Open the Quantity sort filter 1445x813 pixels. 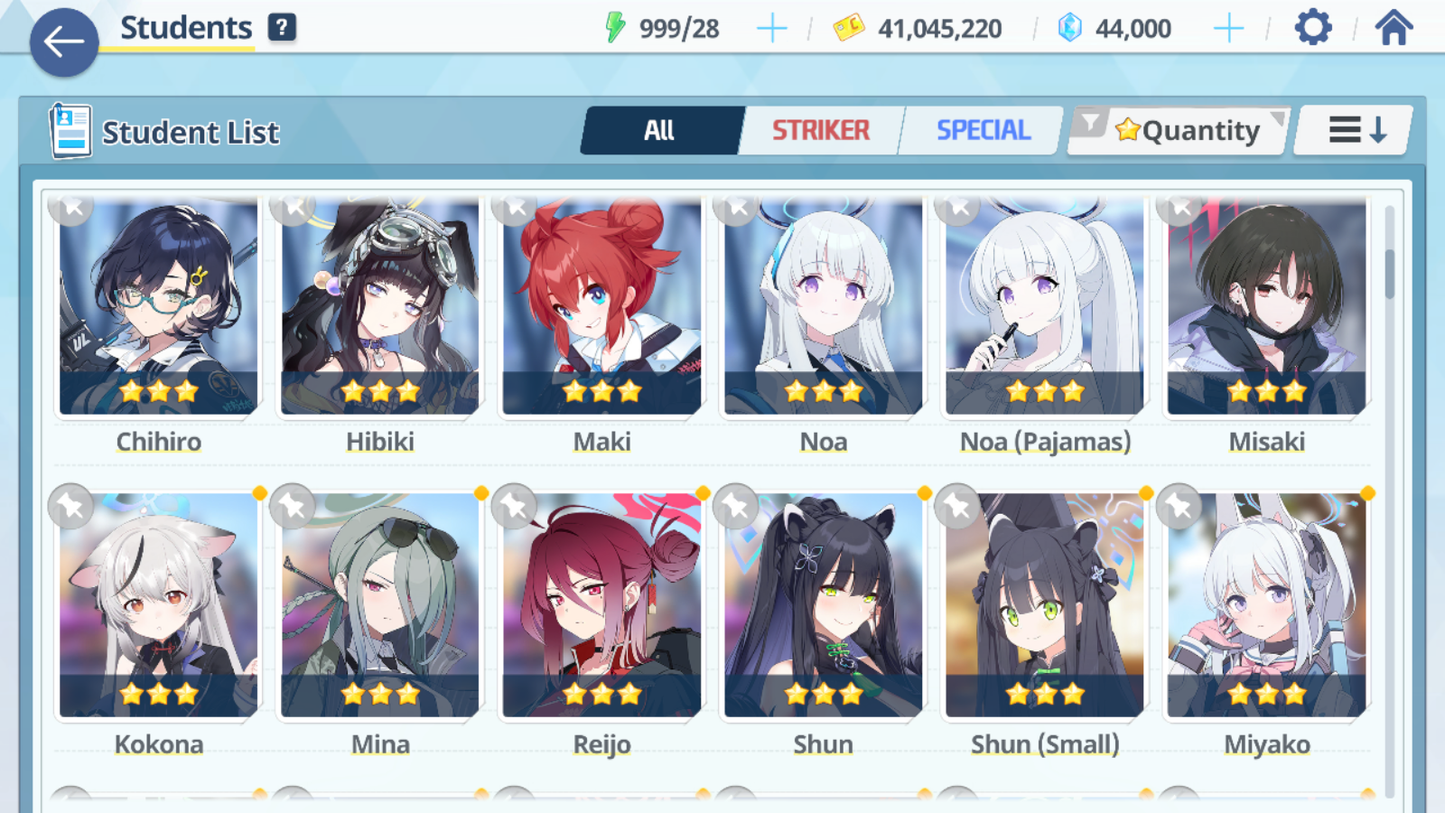[x=1180, y=130]
